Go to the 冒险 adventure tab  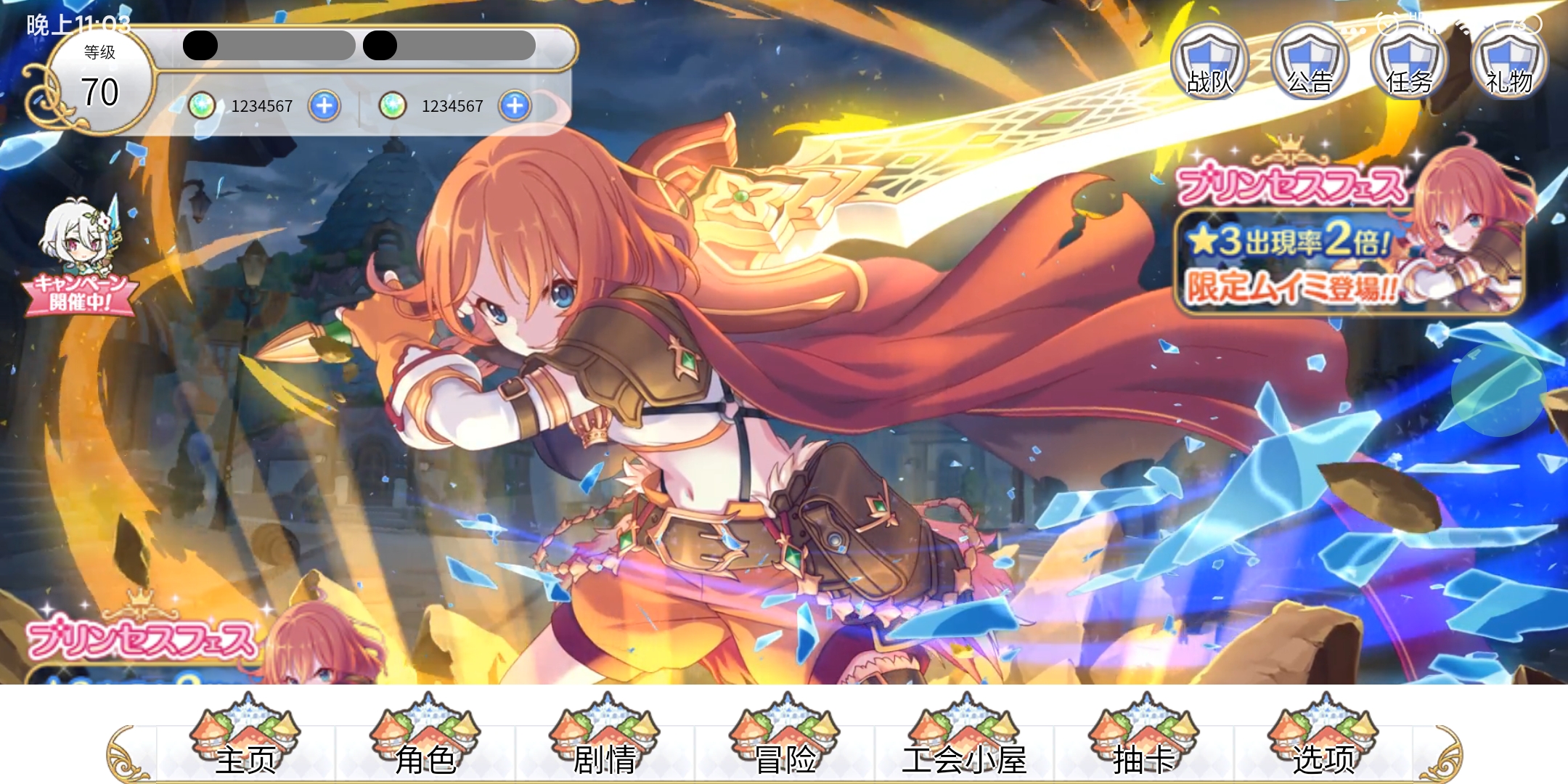pos(785,737)
